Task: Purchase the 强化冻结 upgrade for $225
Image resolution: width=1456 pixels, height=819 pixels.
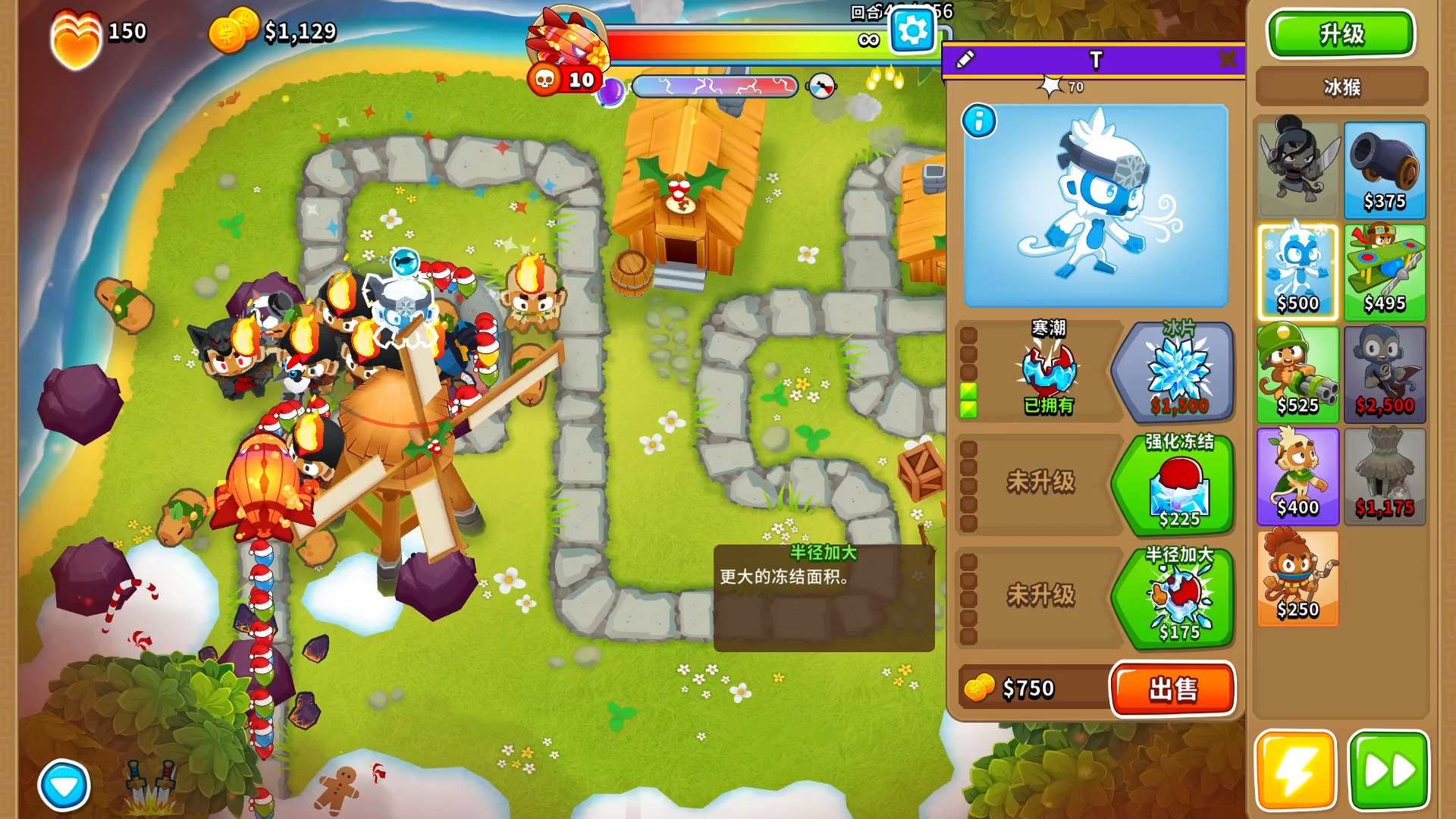Action: 1178,484
